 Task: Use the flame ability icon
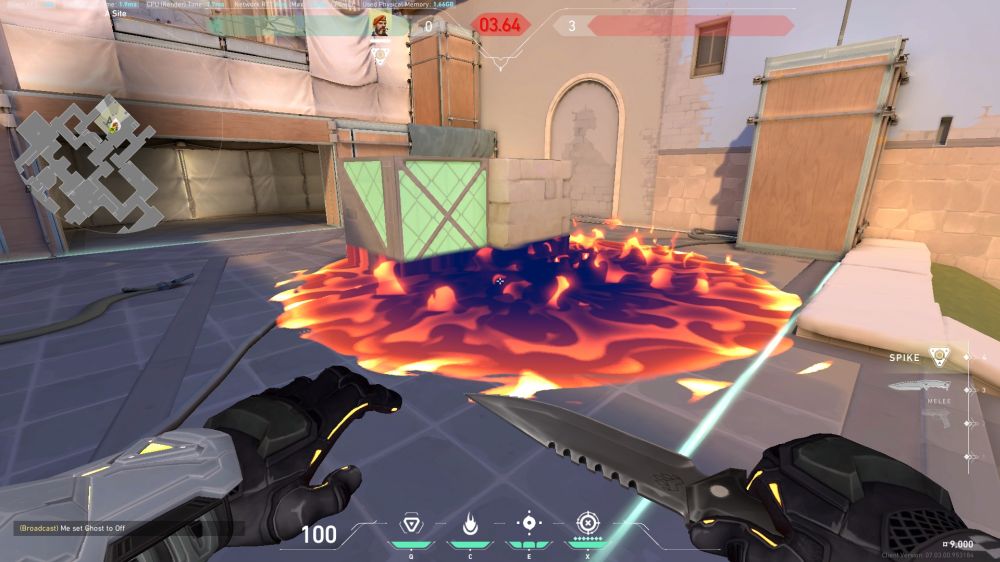click(x=469, y=524)
